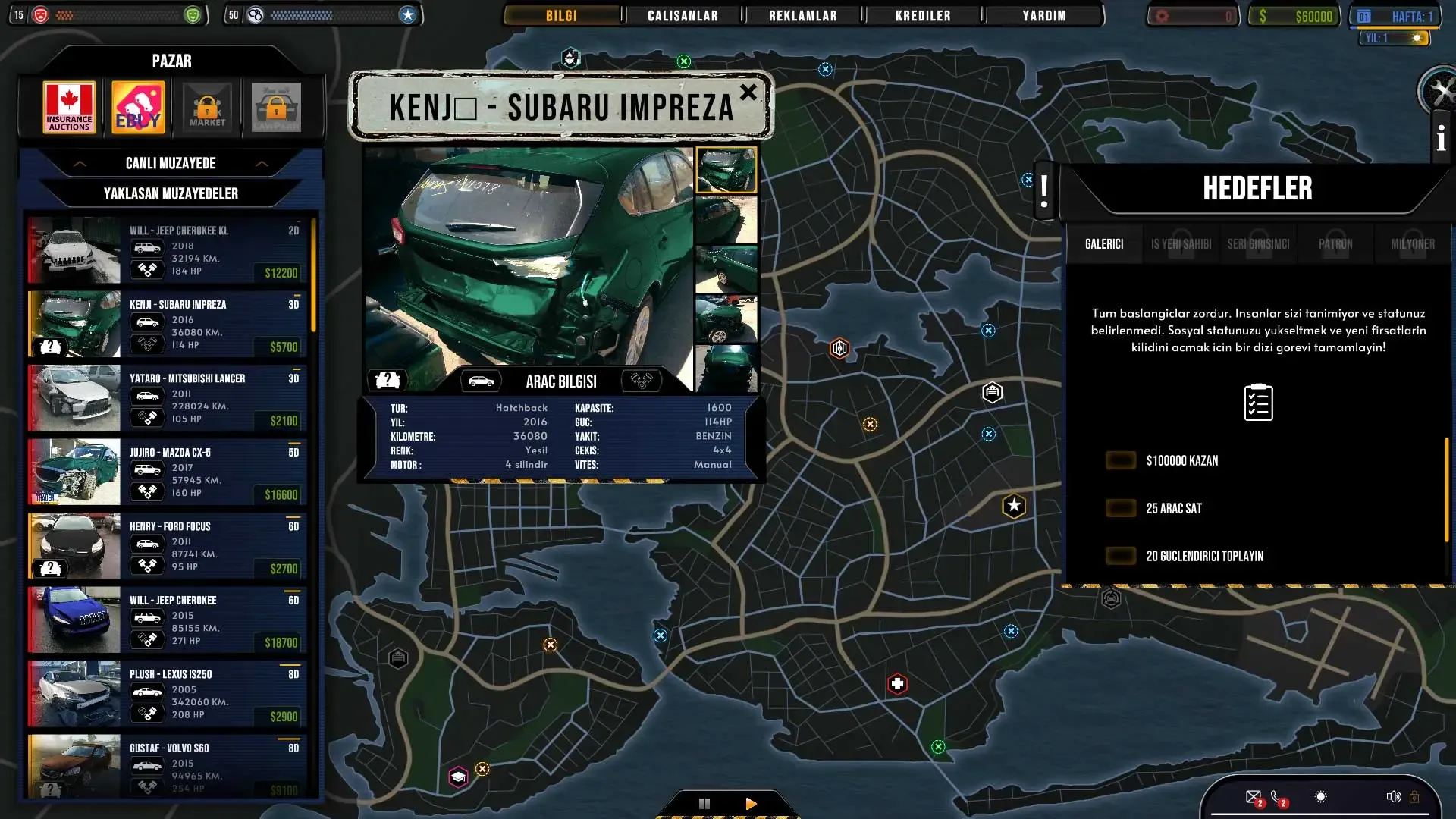View the second Subaru photo thumbnail
The width and height of the screenshot is (1456, 819).
(x=726, y=220)
